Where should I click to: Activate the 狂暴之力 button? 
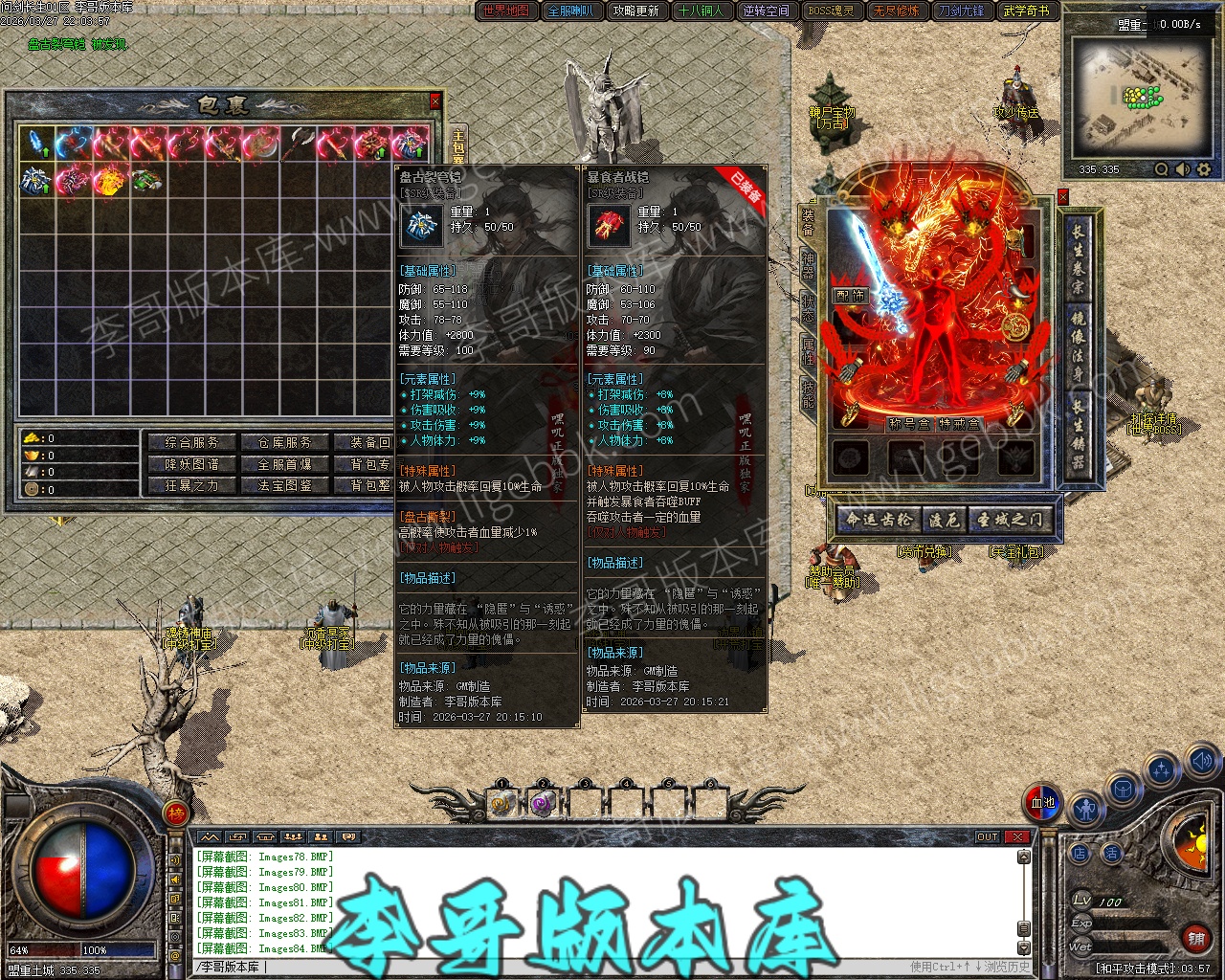tap(191, 485)
